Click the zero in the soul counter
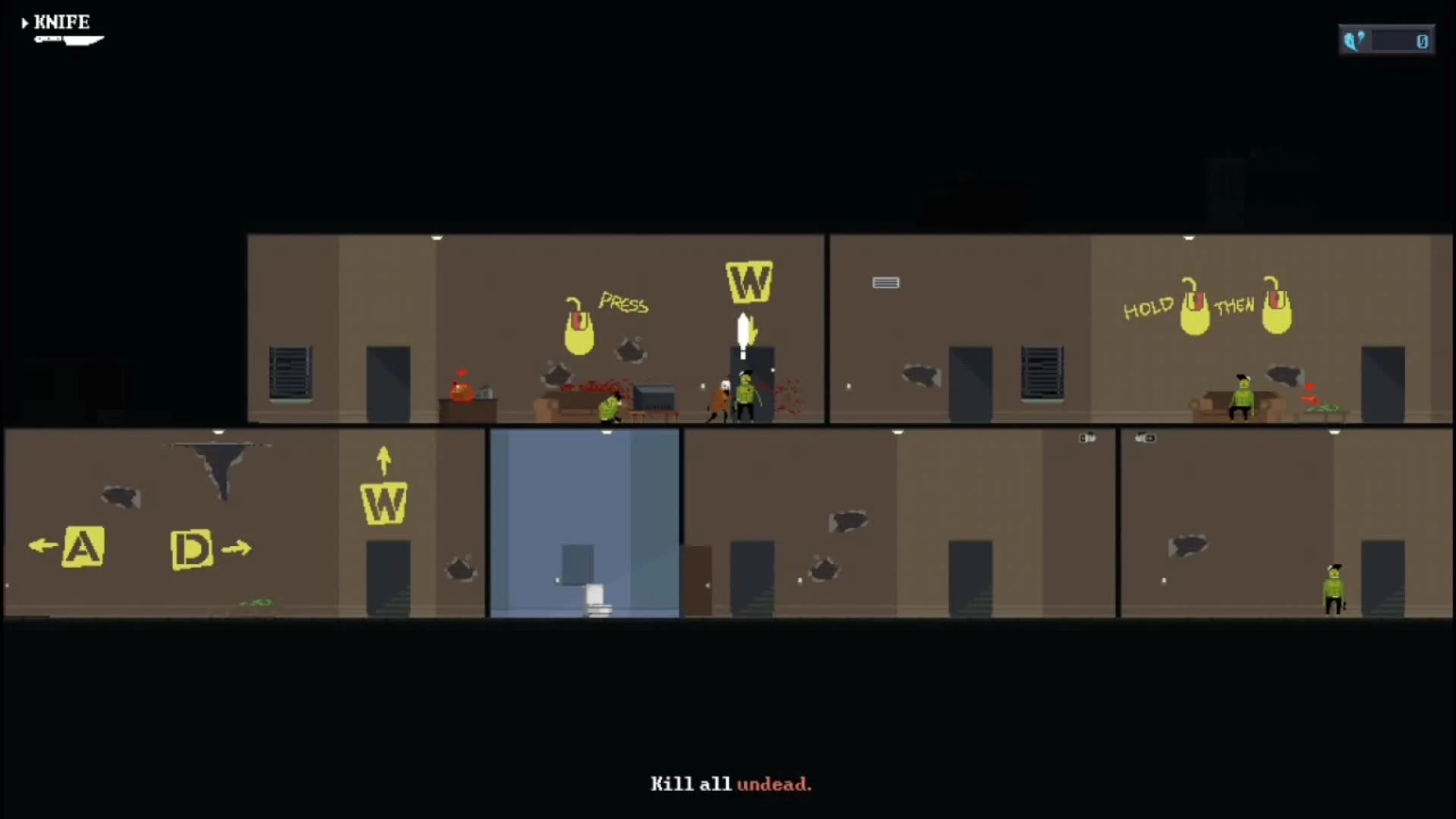This screenshot has height=819, width=1456. tap(1422, 42)
